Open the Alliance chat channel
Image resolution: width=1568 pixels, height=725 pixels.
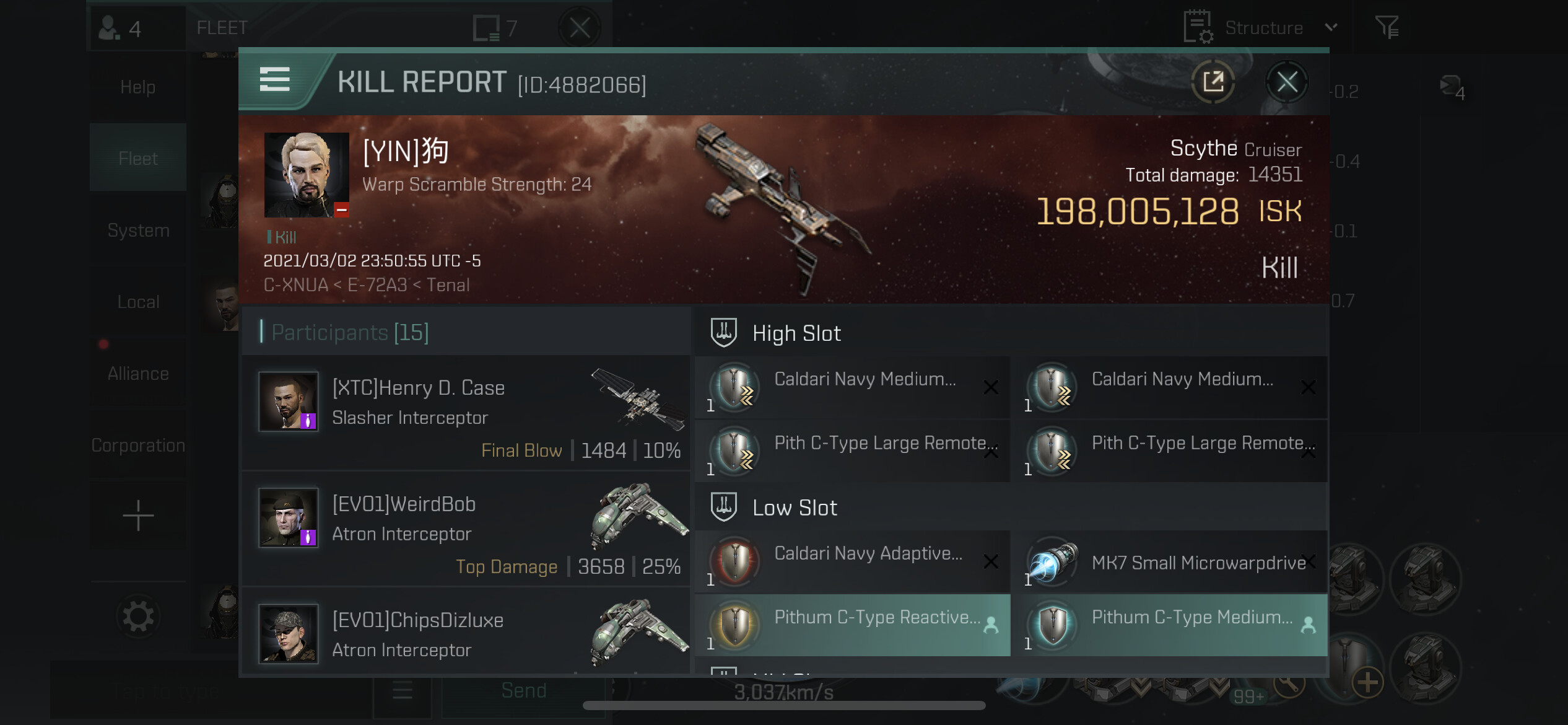pyautogui.click(x=138, y=374)
